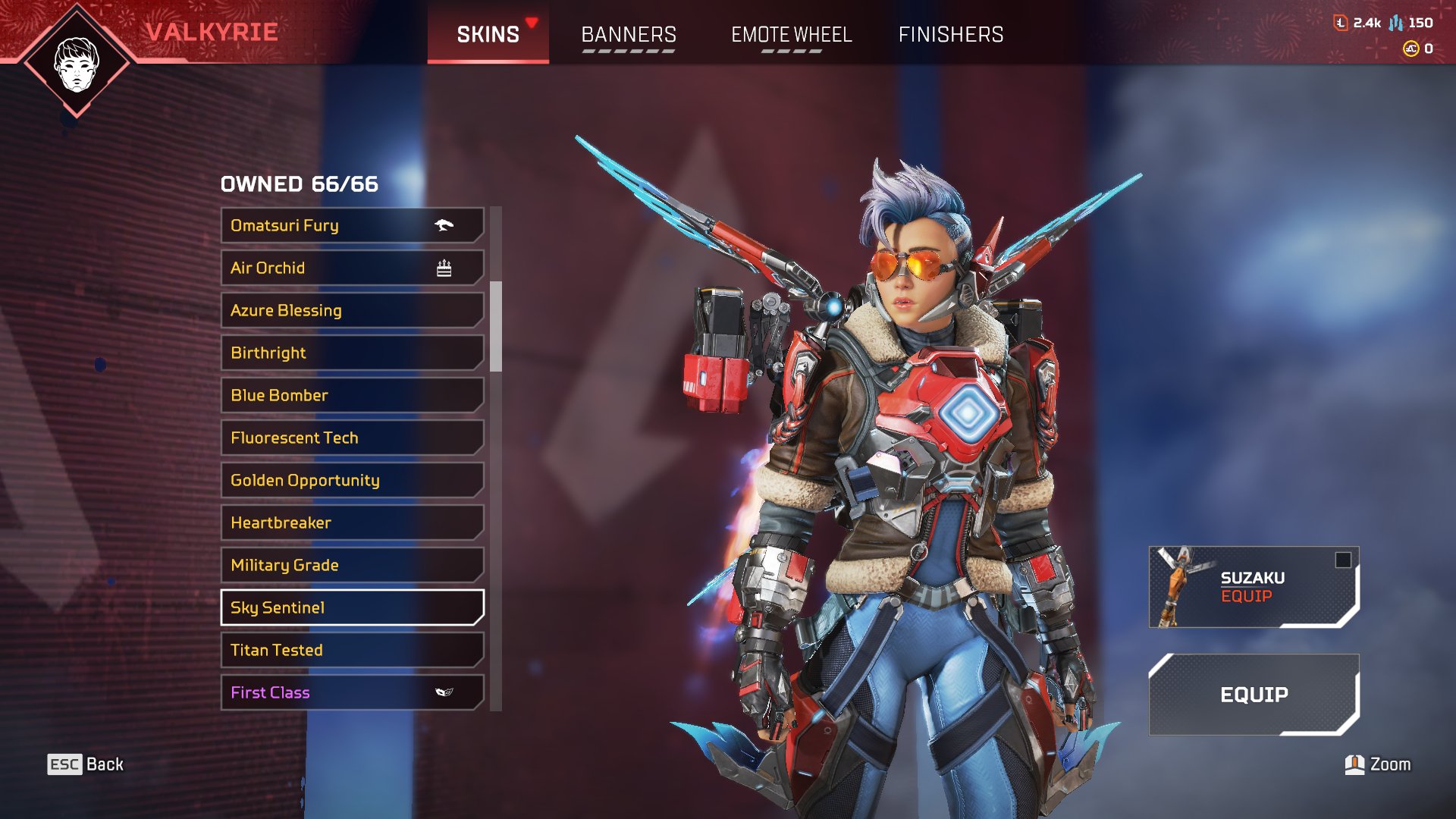Choose the Birthright skin

point(352,353)
